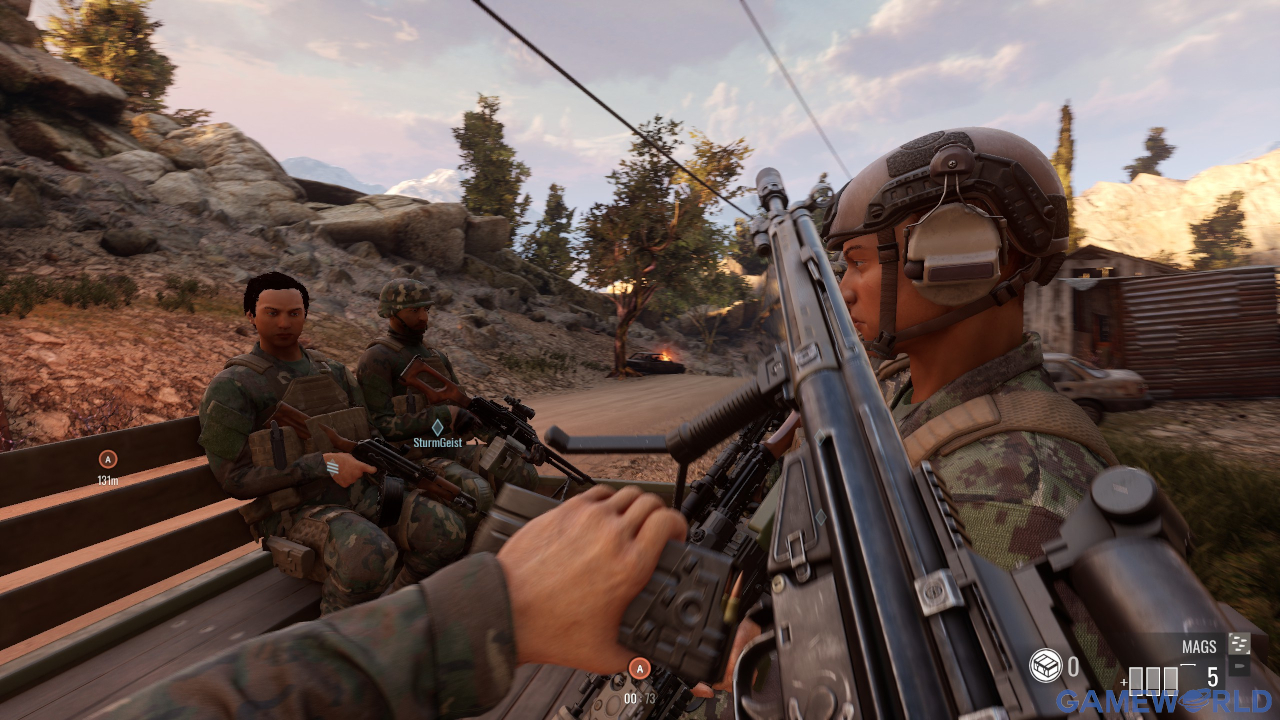The width and height of the screenshot is (1280, 720).
Task: Select the supply crate icon
Action: tap(1045, 665)
